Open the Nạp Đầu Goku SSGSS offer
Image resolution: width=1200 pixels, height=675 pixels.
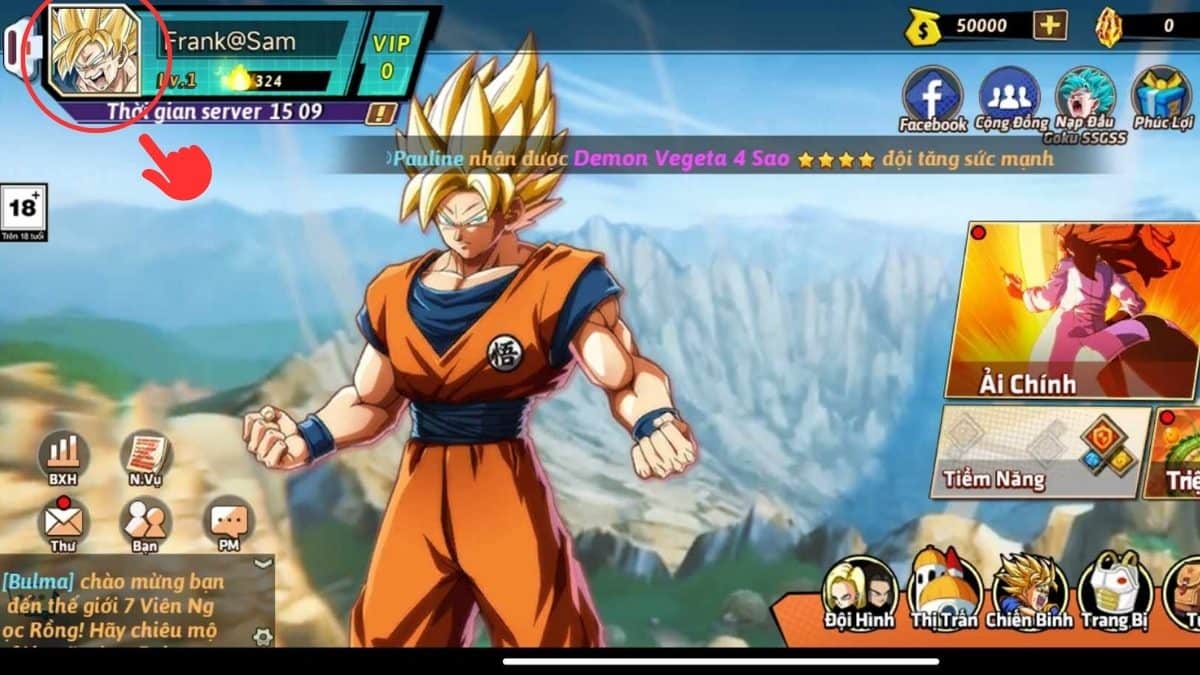(x=1085, y=97)
